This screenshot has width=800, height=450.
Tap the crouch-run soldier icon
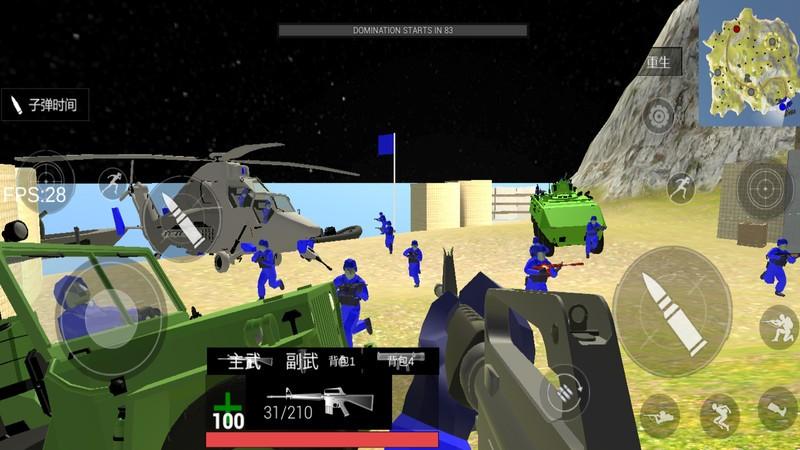pos(718,413)
